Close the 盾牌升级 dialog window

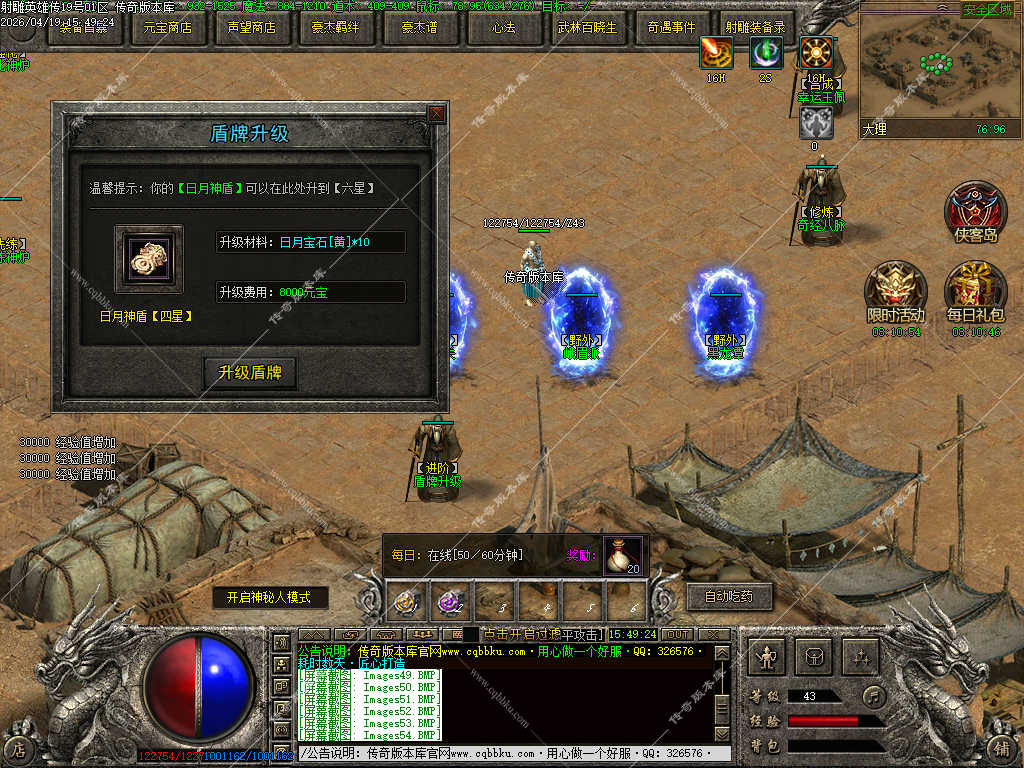click(x=436, y=114)
